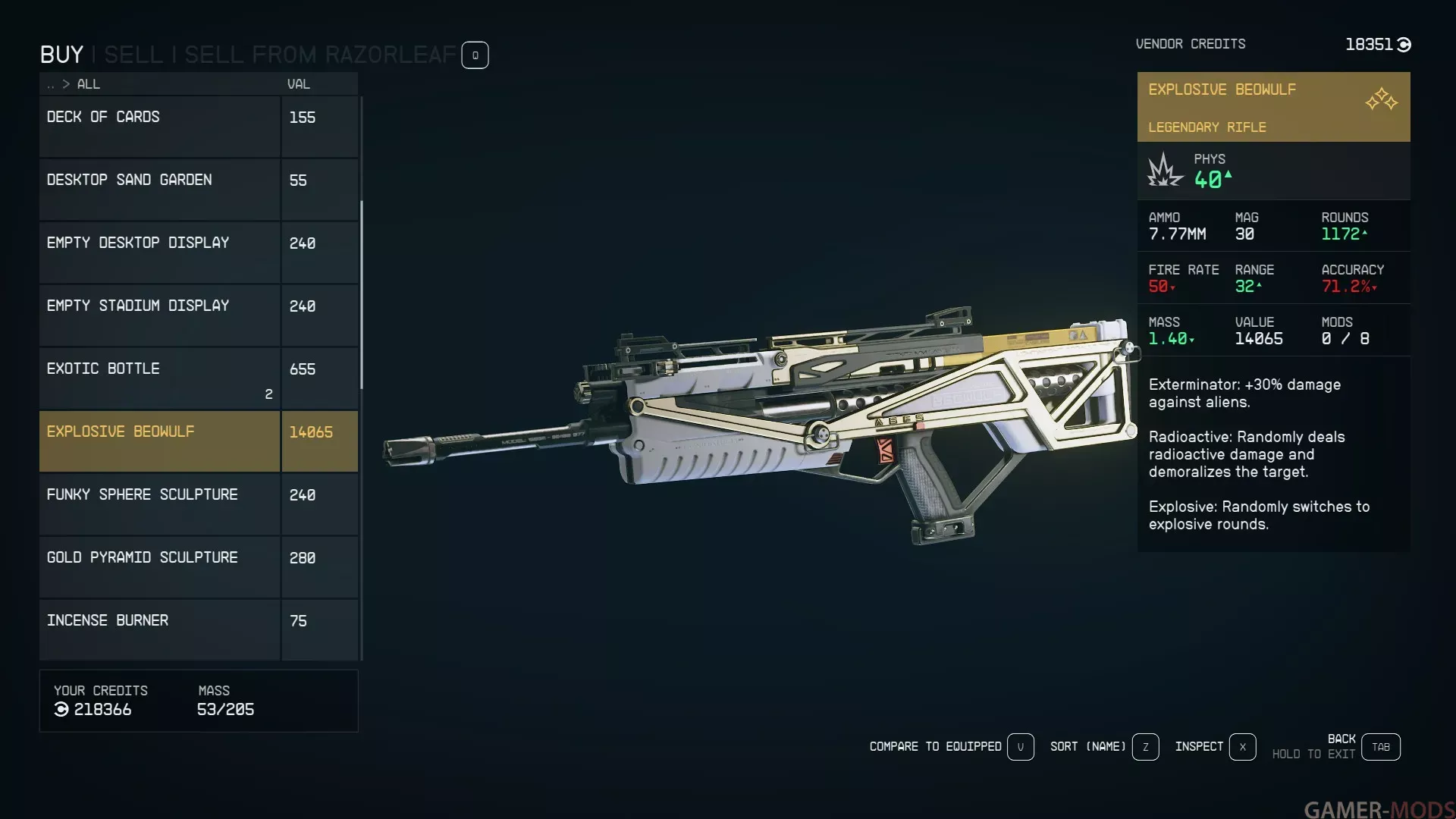Select the Buy tab
Viewport: 1456px width, 819px height.
61,55
